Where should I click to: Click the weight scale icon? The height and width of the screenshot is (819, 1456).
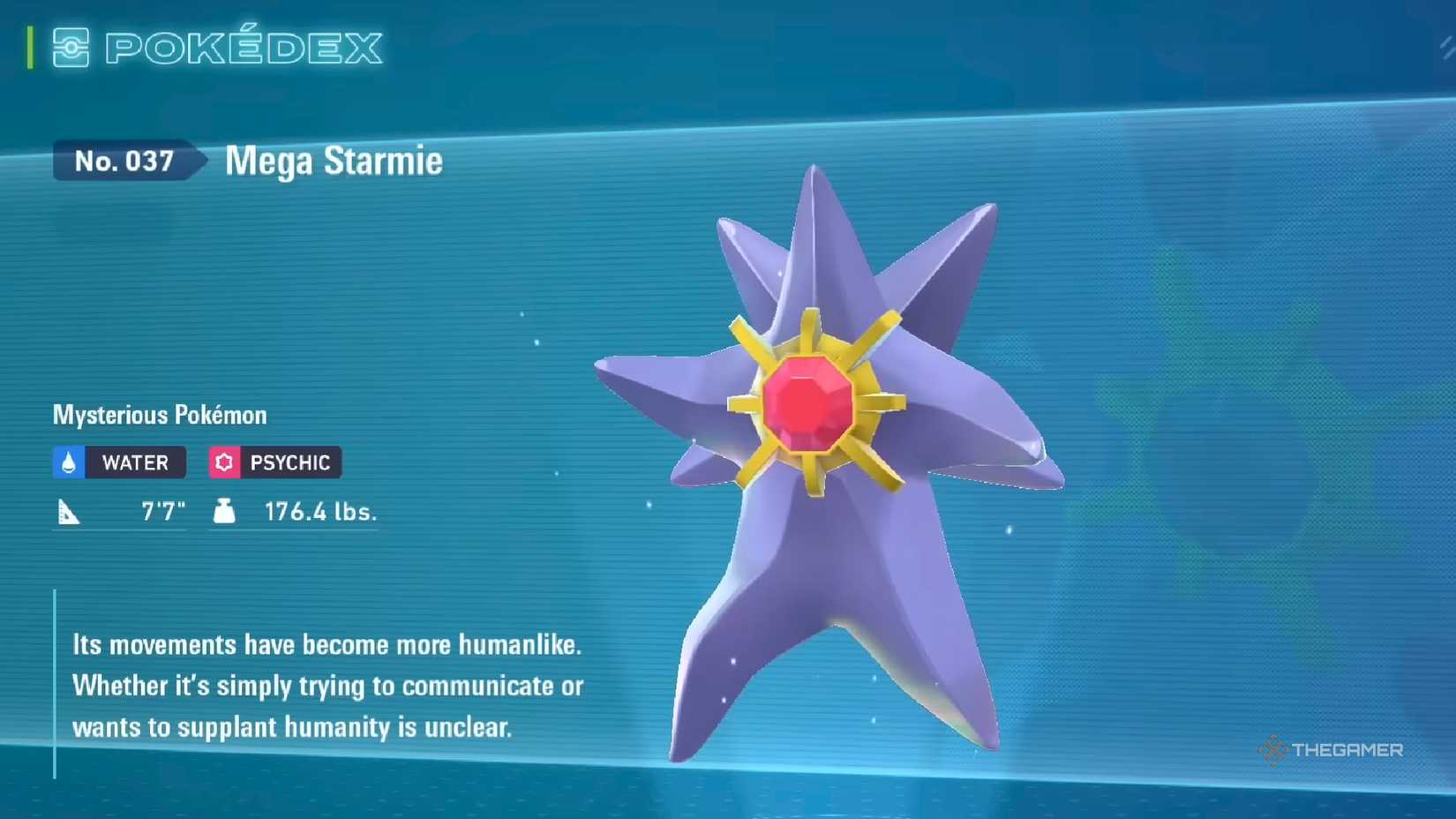coord(225,510)
